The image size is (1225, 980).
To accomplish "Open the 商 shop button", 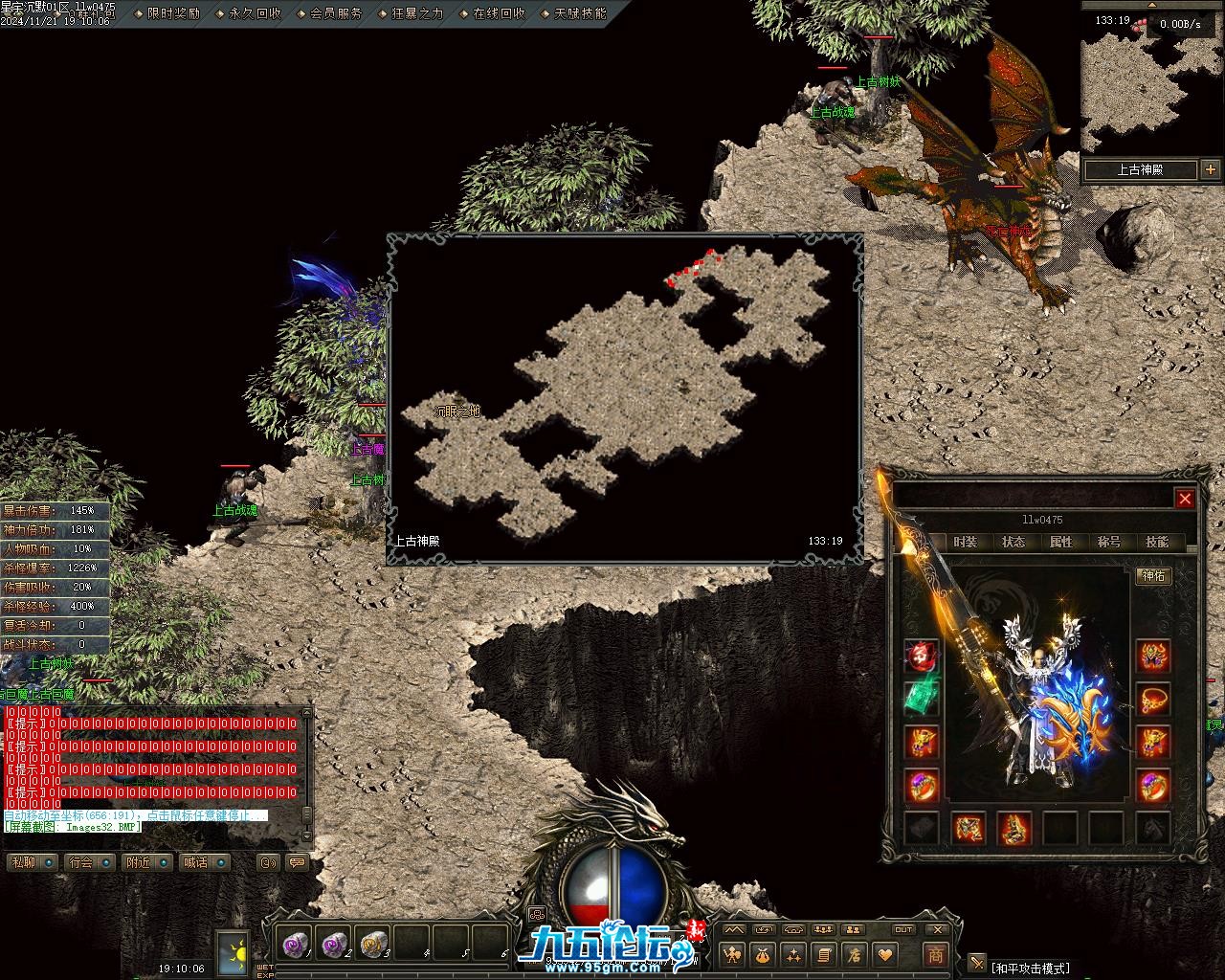I will pyautogui.click(x=935, y=954).
